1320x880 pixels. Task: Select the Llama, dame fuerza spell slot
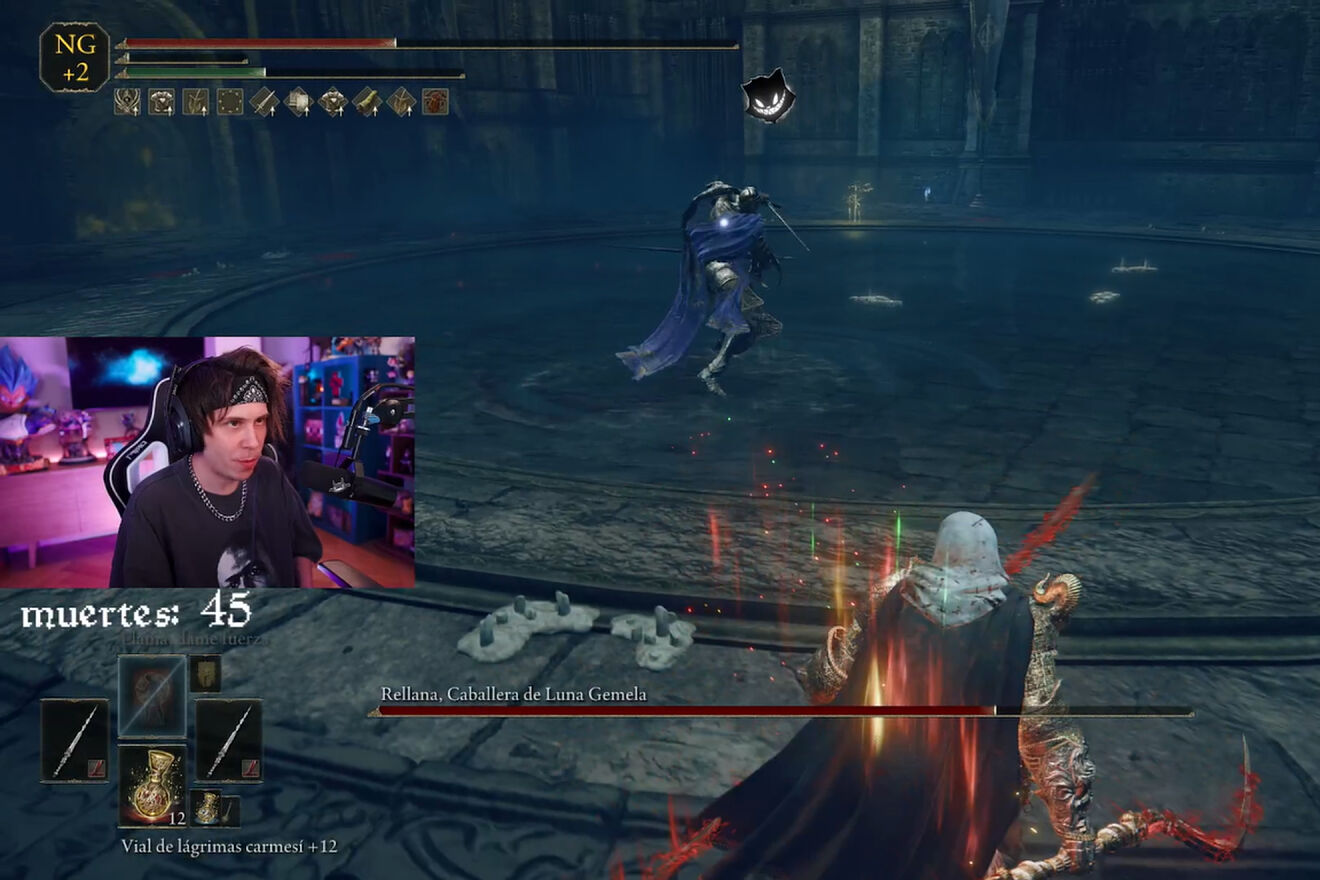152,696
